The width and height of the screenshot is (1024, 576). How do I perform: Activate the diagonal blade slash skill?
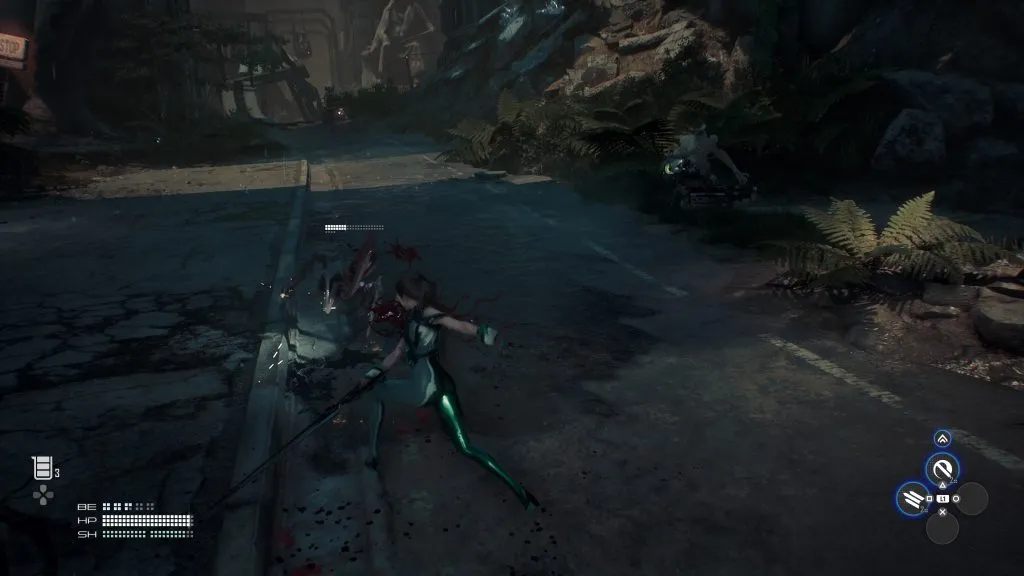[941, 468]
